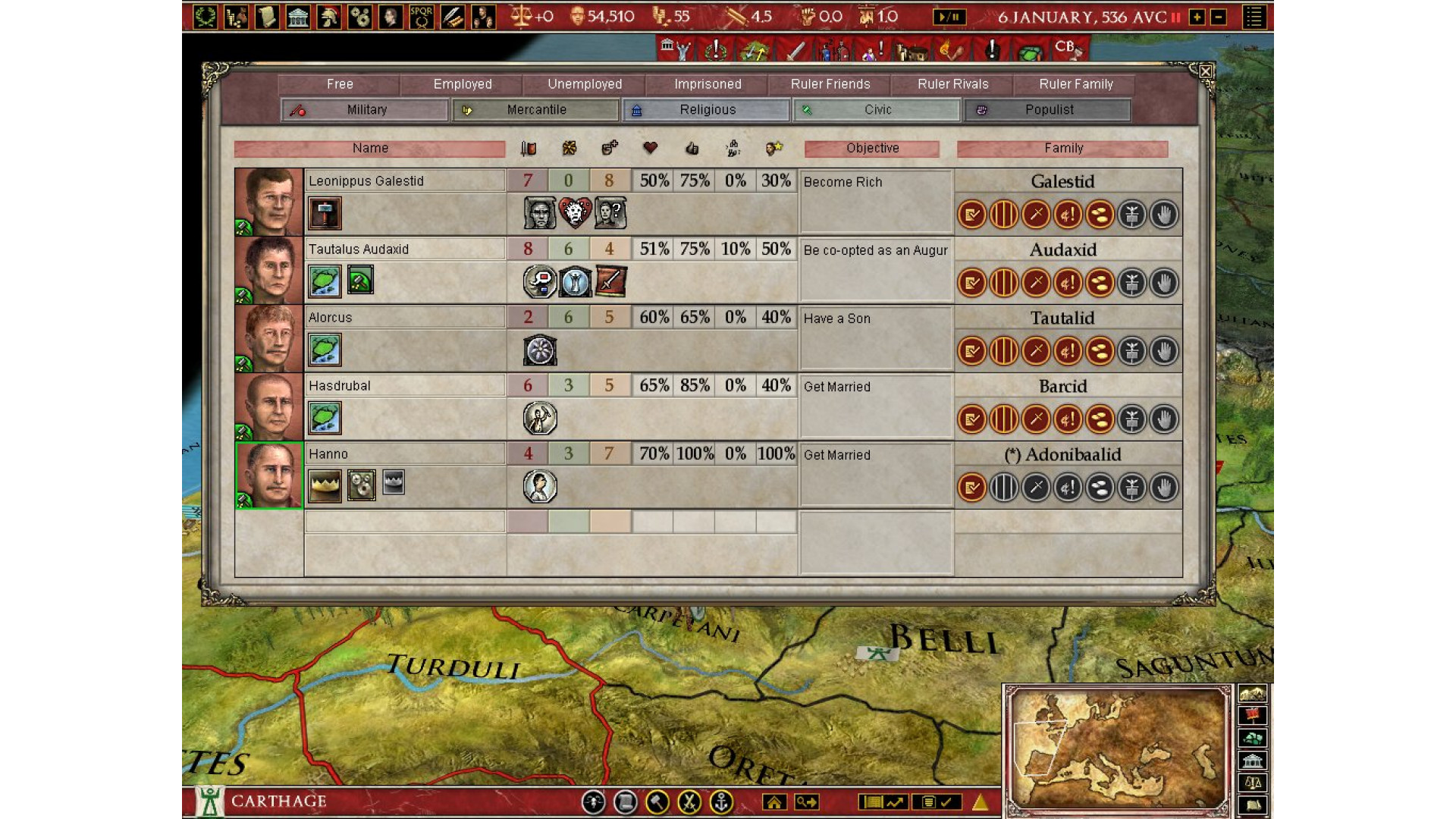
Task: Click the minimap of Europe
Action: [x=1118, y=749]
